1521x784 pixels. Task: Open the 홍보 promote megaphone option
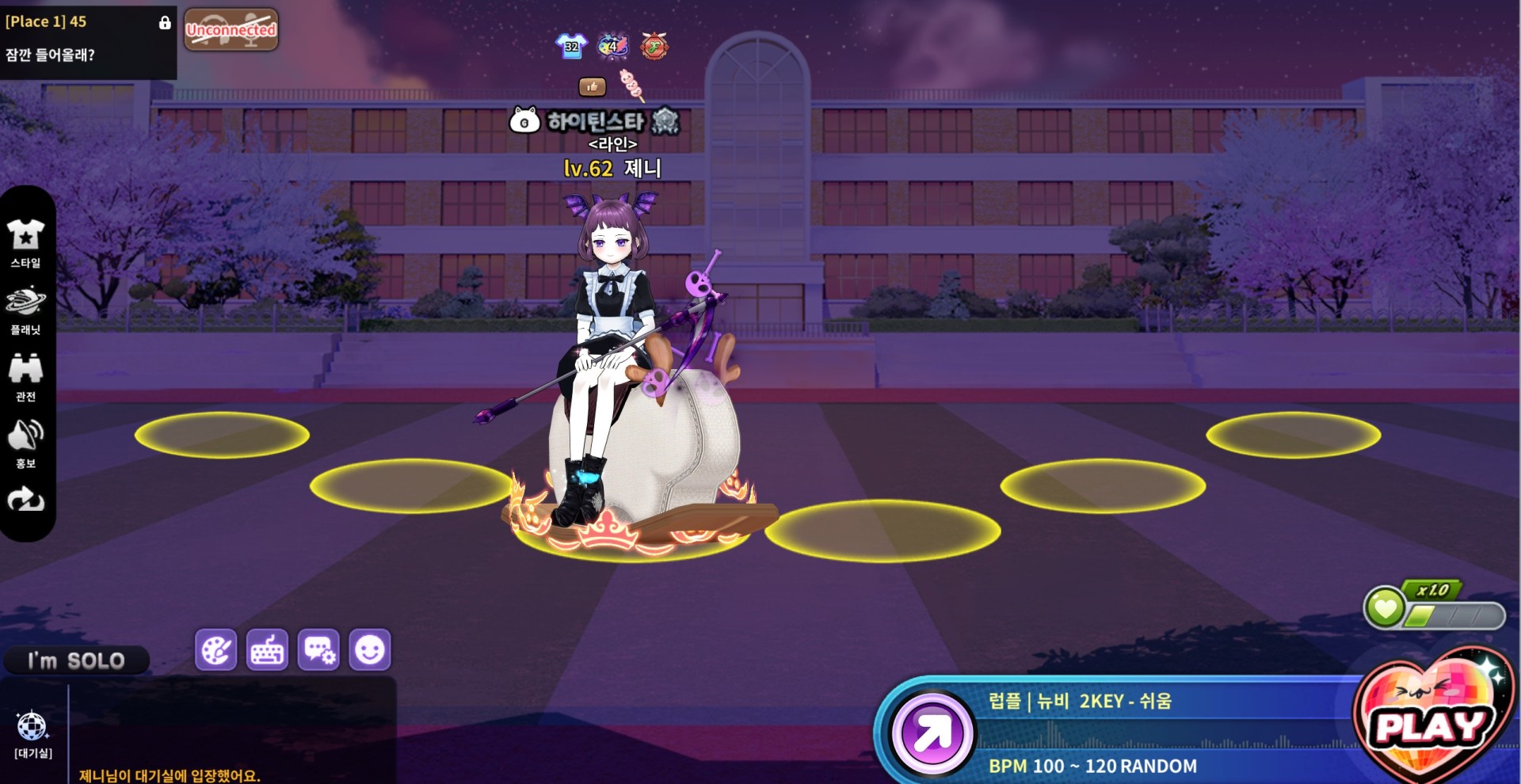tap(25, 443)
